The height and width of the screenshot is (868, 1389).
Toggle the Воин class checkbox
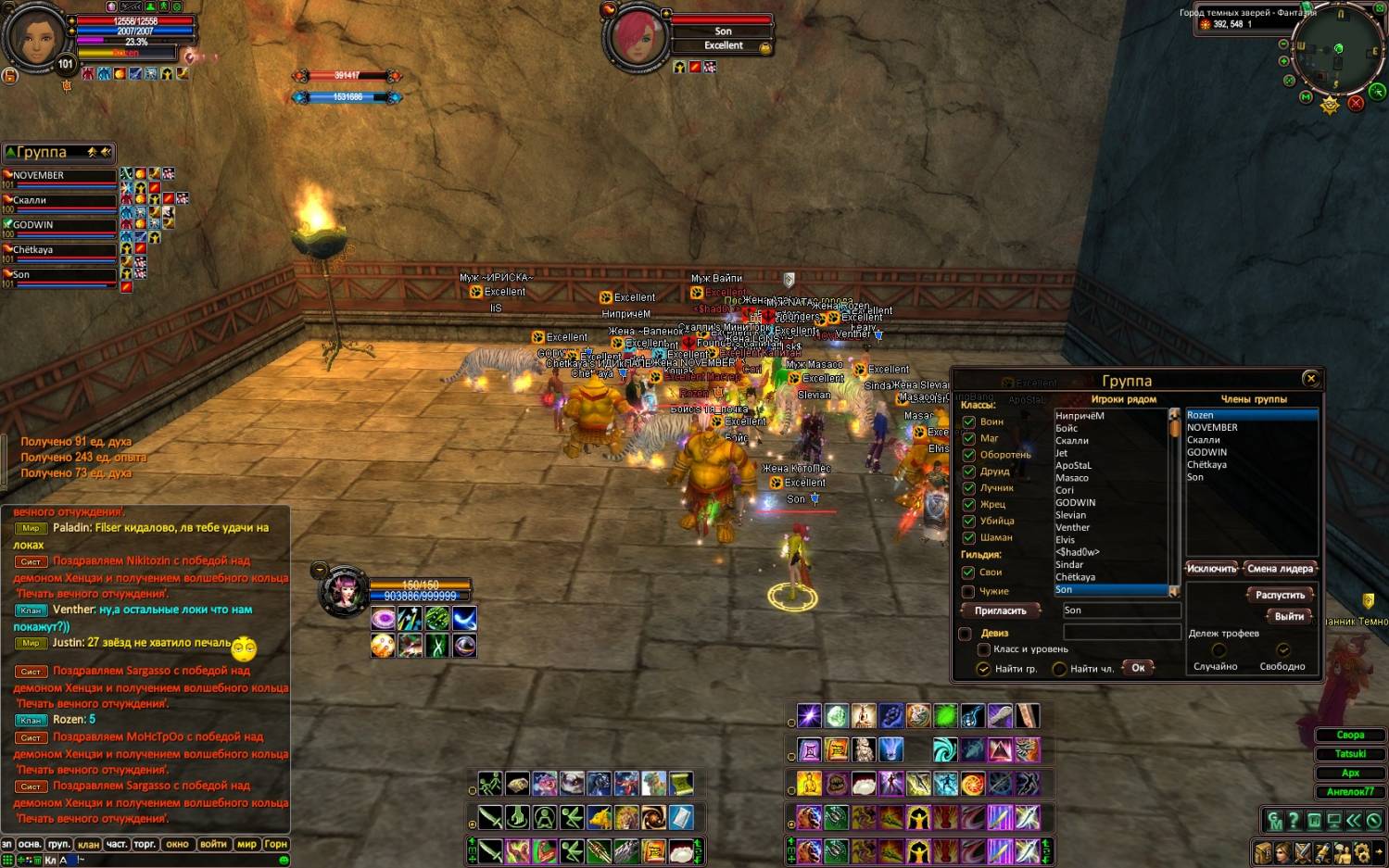[968, 421]
